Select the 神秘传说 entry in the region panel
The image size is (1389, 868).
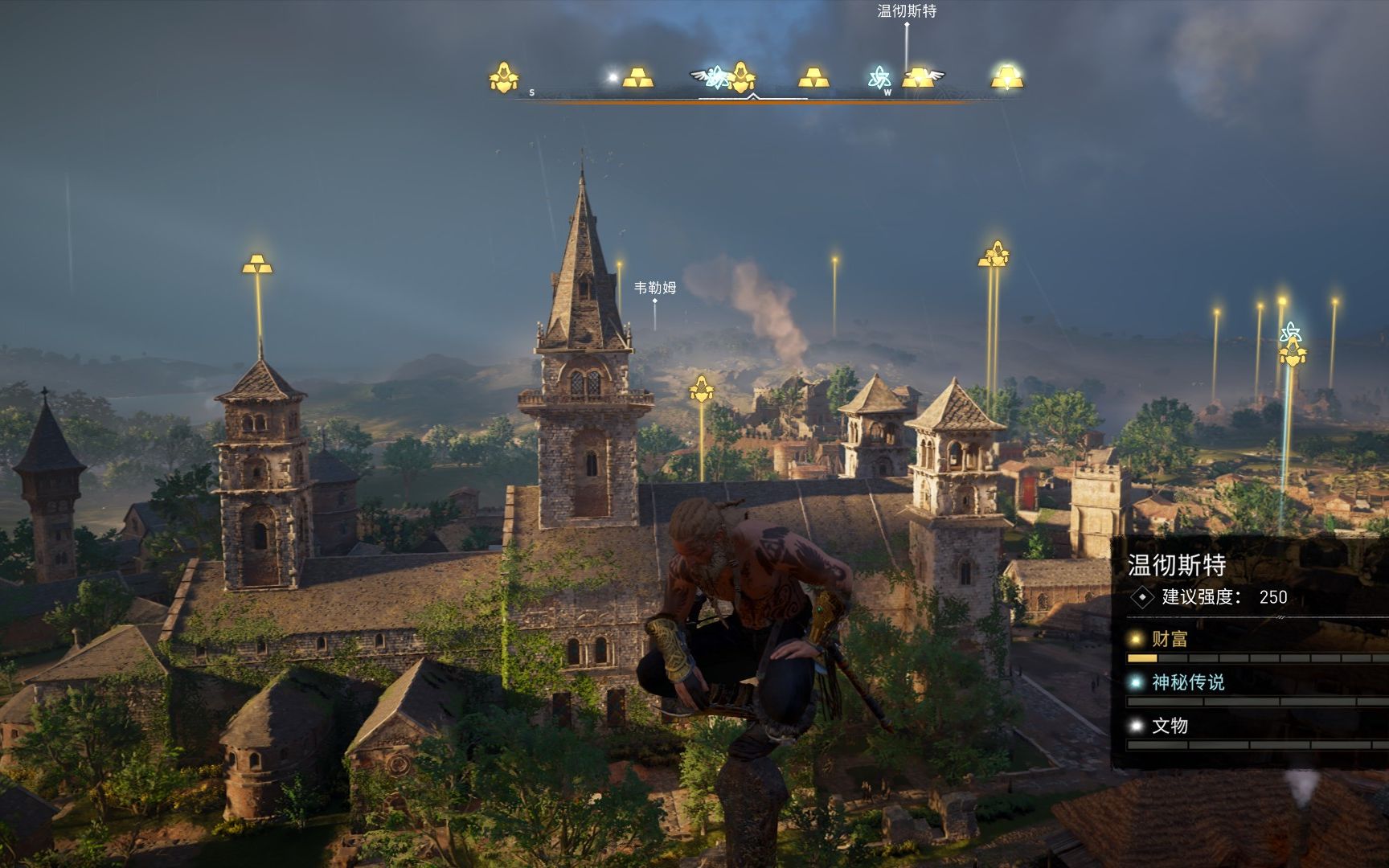pos(1187,682)
